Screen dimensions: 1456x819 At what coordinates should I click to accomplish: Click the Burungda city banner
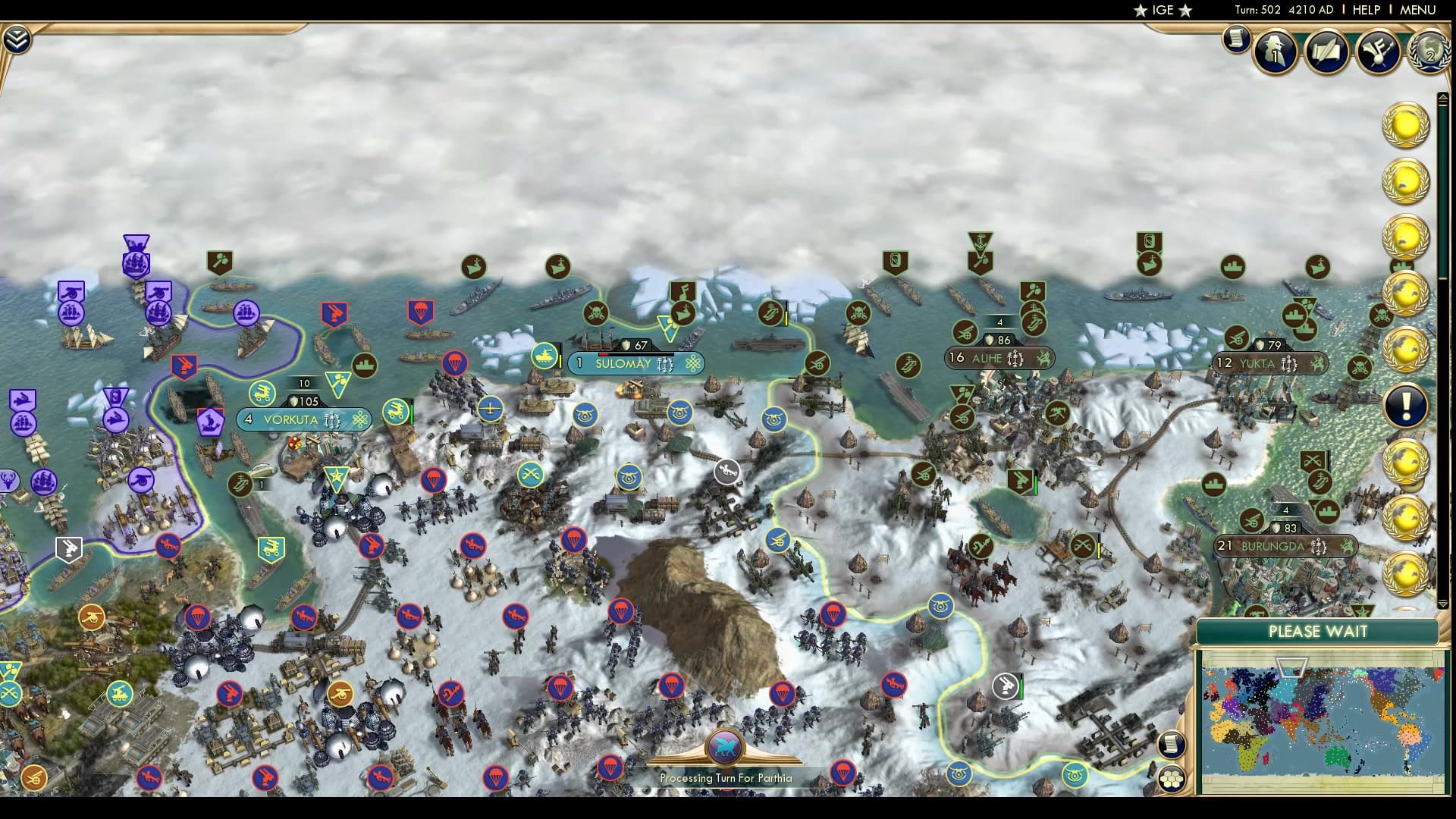click(x=1285, y=546)
